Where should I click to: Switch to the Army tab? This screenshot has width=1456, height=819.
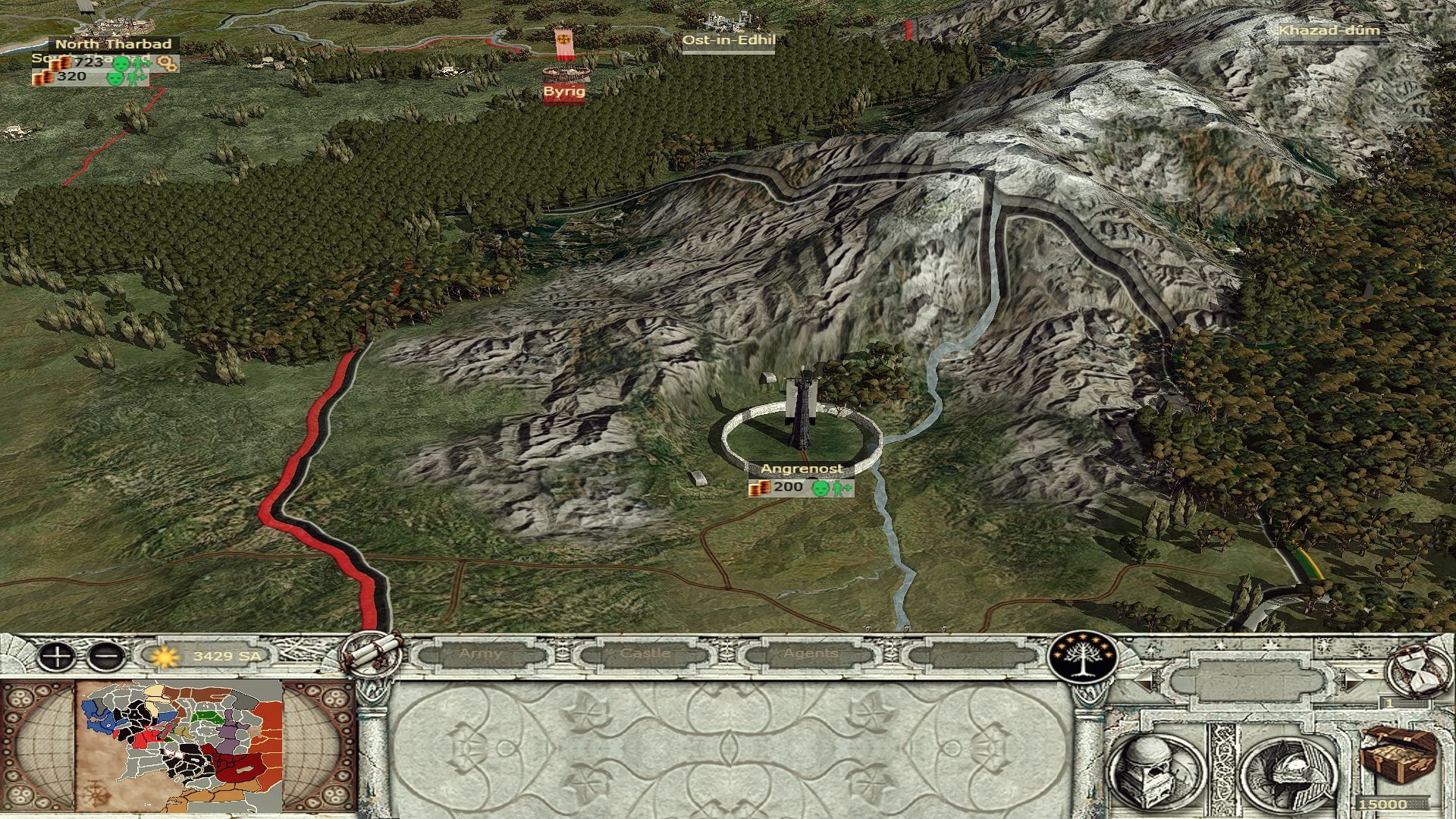pos(481,654)
